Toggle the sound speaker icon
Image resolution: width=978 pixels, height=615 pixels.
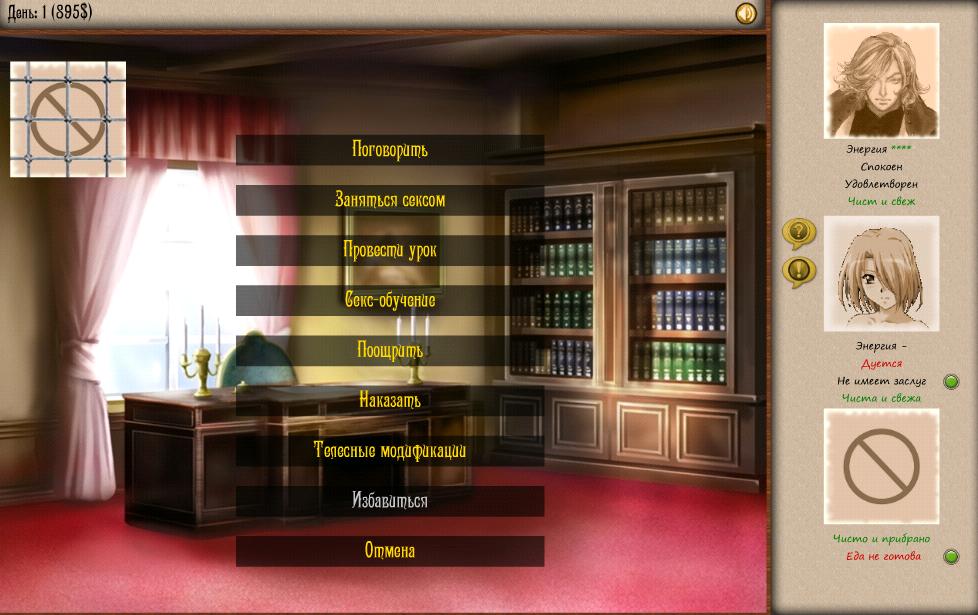coord(746,13)
